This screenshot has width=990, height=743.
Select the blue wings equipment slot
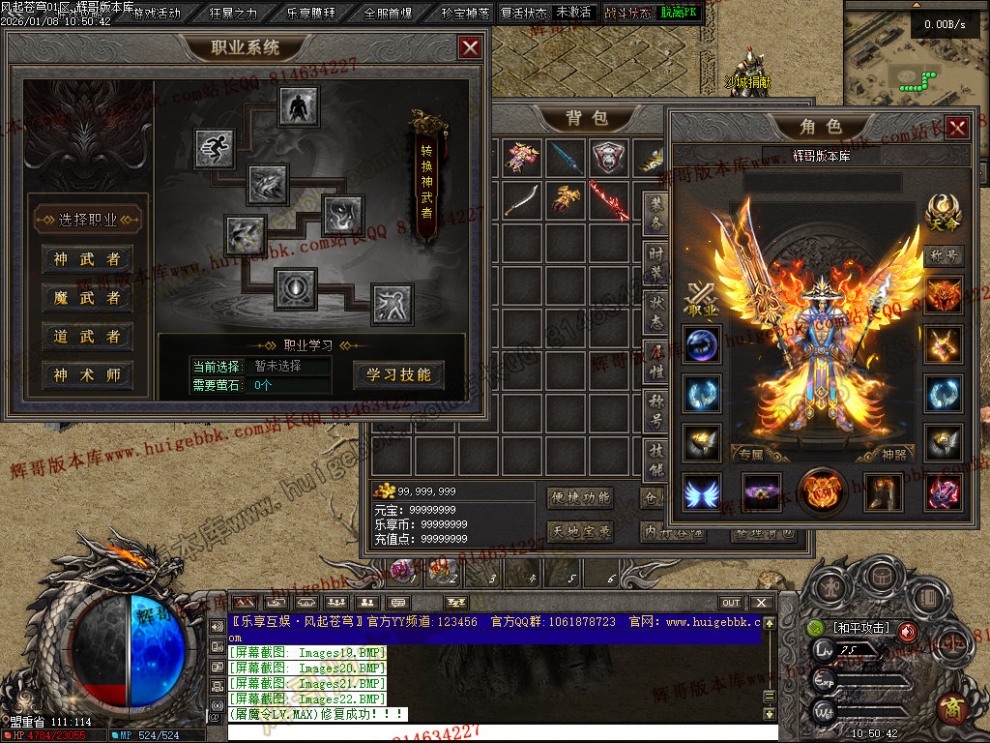[702, 492]
